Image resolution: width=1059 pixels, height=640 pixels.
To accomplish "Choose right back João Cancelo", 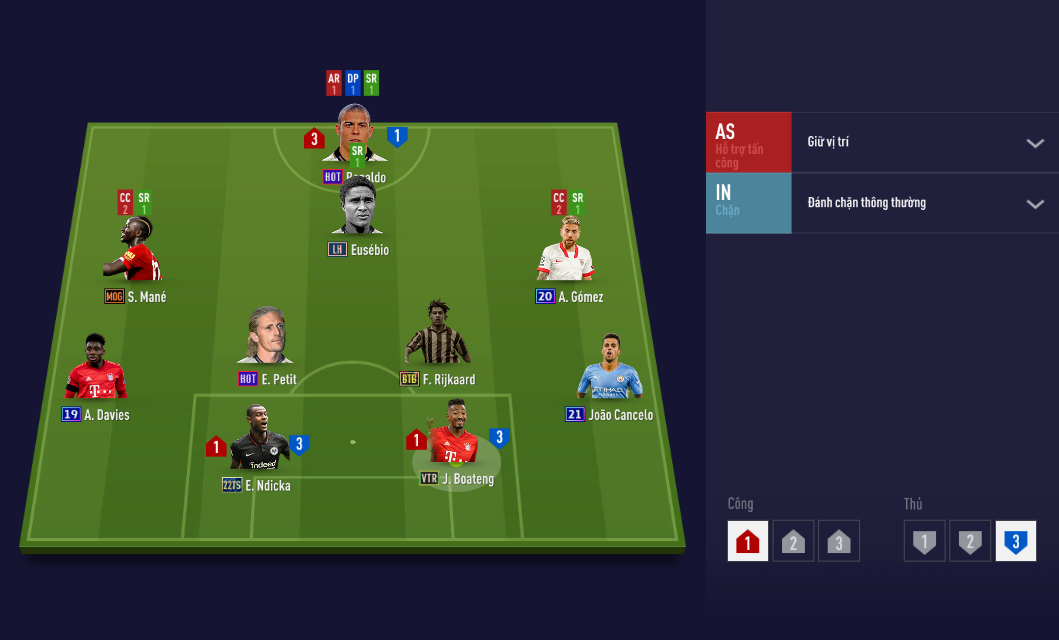I will pos(609,370).
